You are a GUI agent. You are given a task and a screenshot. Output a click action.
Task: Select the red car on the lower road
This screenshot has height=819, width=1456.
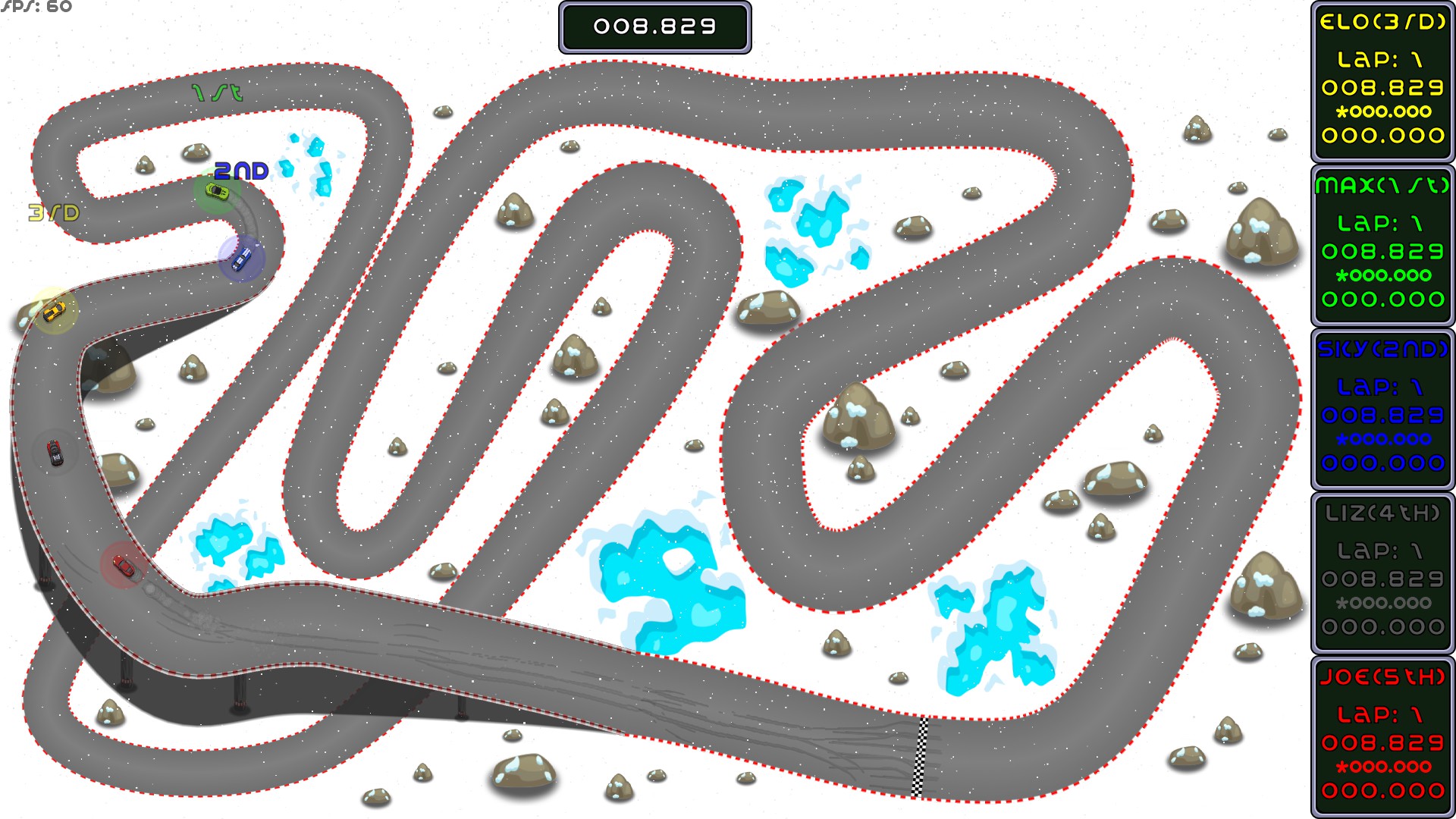coord(124,564)
